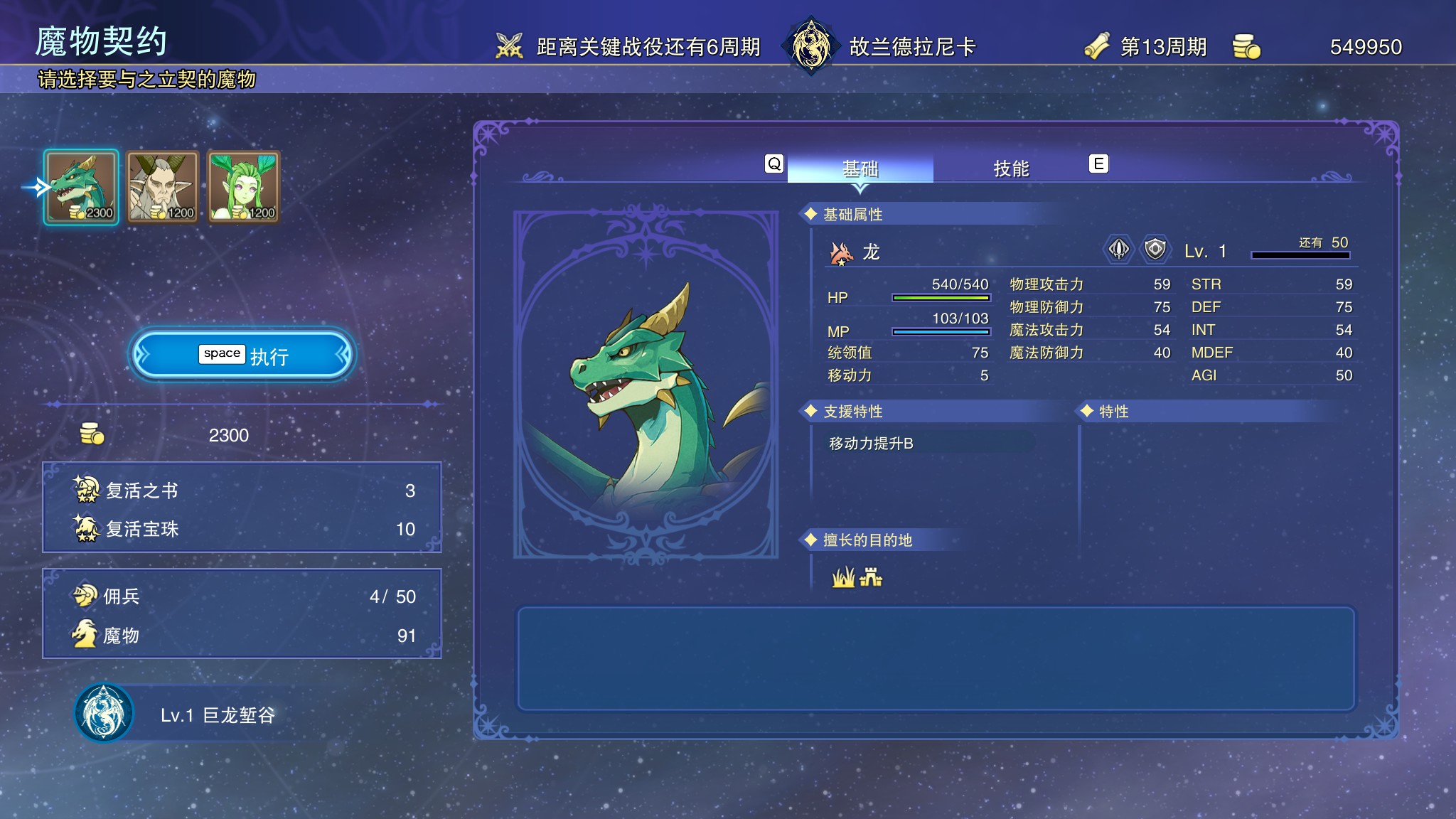Choose the horned elder monster portrait
The image size is (1456, 819).
163,187
